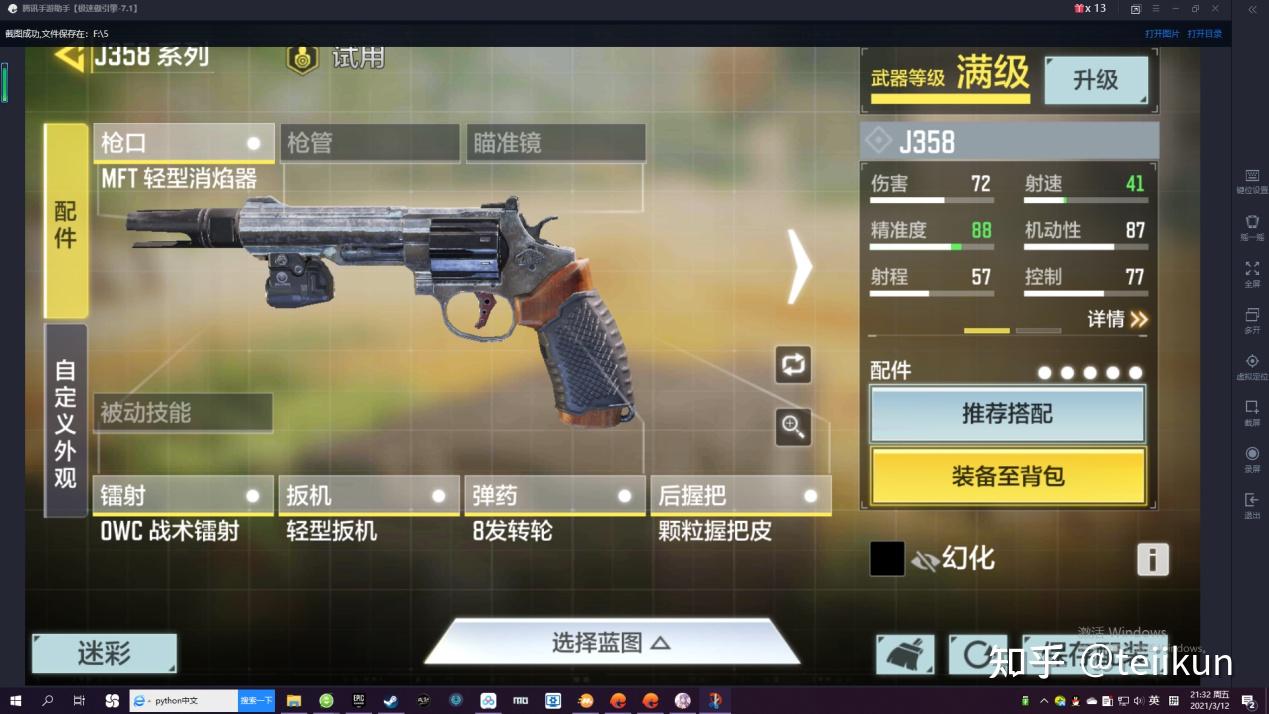Go back using the J358 series arrow
This screenshot has width=1269, height=714.
pyautogui.click(x=69, y=55)
